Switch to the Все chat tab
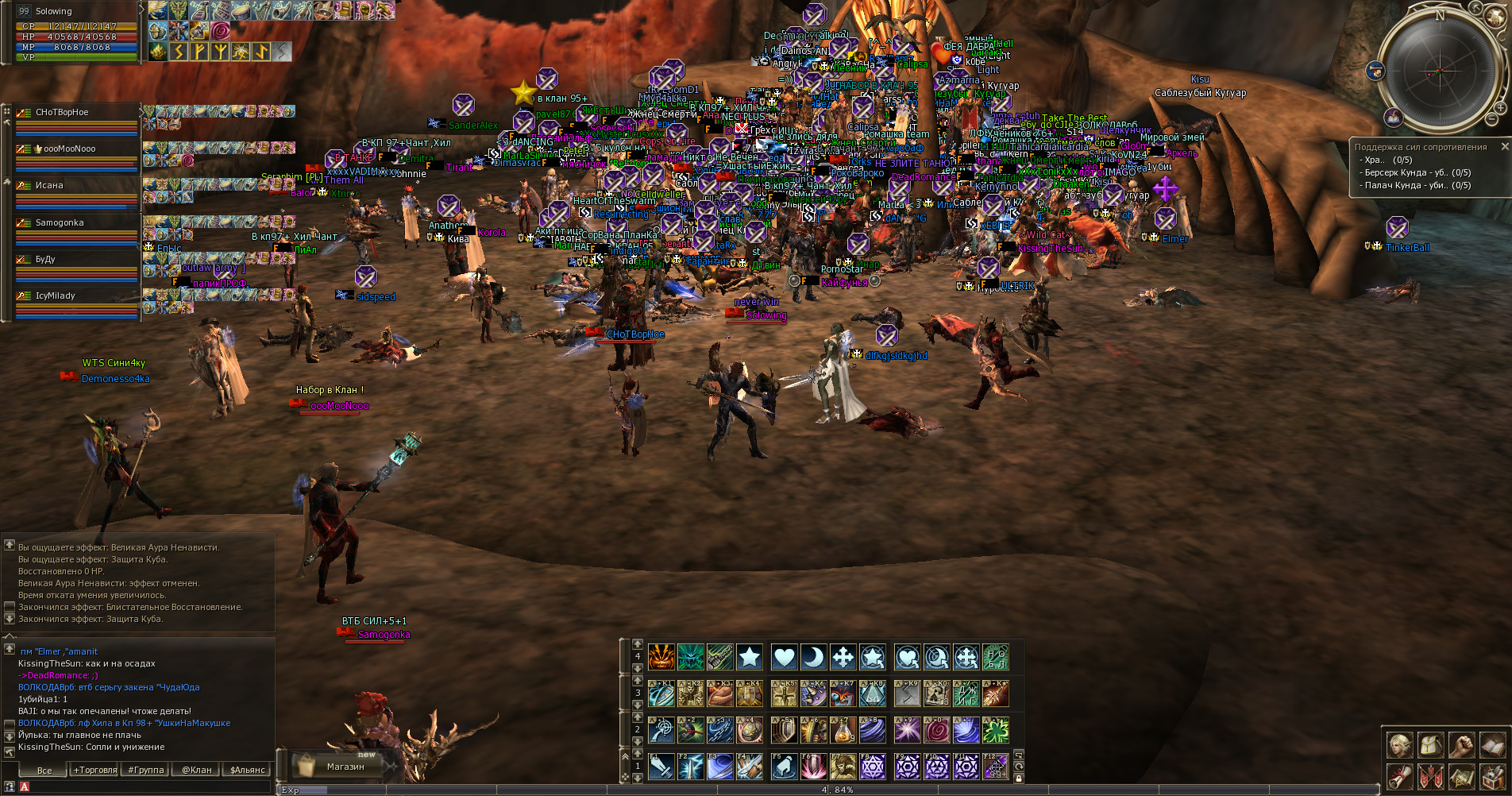Image resolution: width=1512 pixels, height=796 pixels. [x=44, y=771]
